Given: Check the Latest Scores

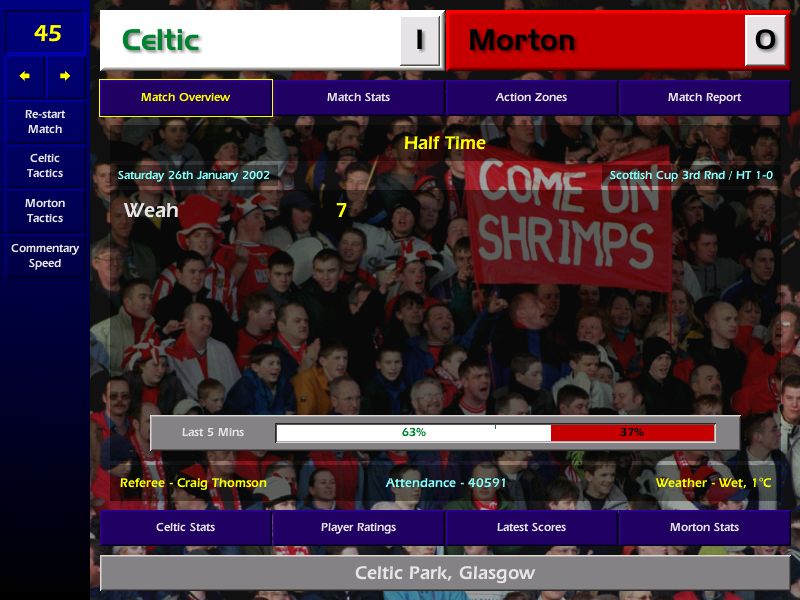Looking at the screenshot, I should (x=531, y=527).
